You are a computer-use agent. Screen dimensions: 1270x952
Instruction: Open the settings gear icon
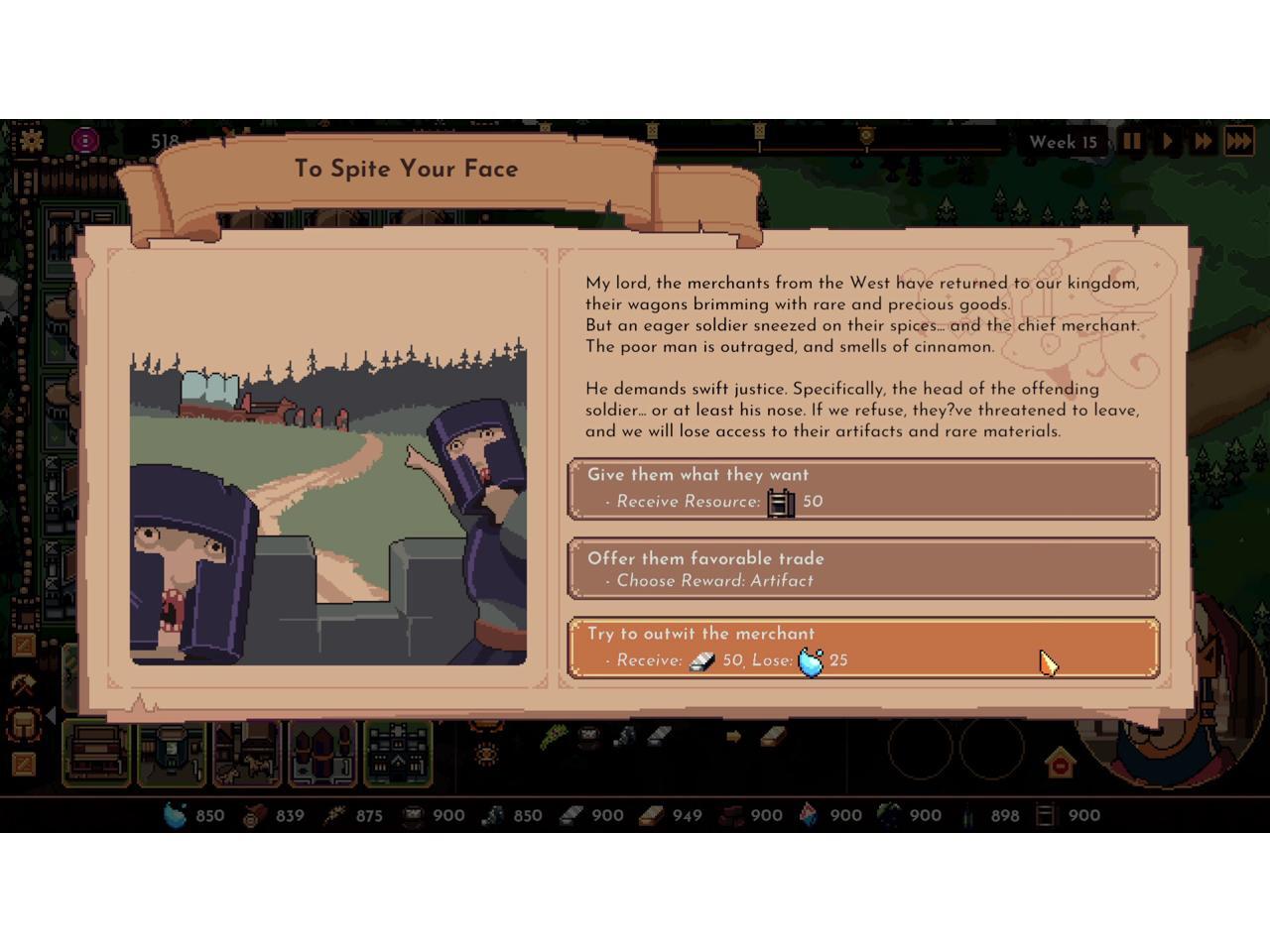click(x=32, y=140)
